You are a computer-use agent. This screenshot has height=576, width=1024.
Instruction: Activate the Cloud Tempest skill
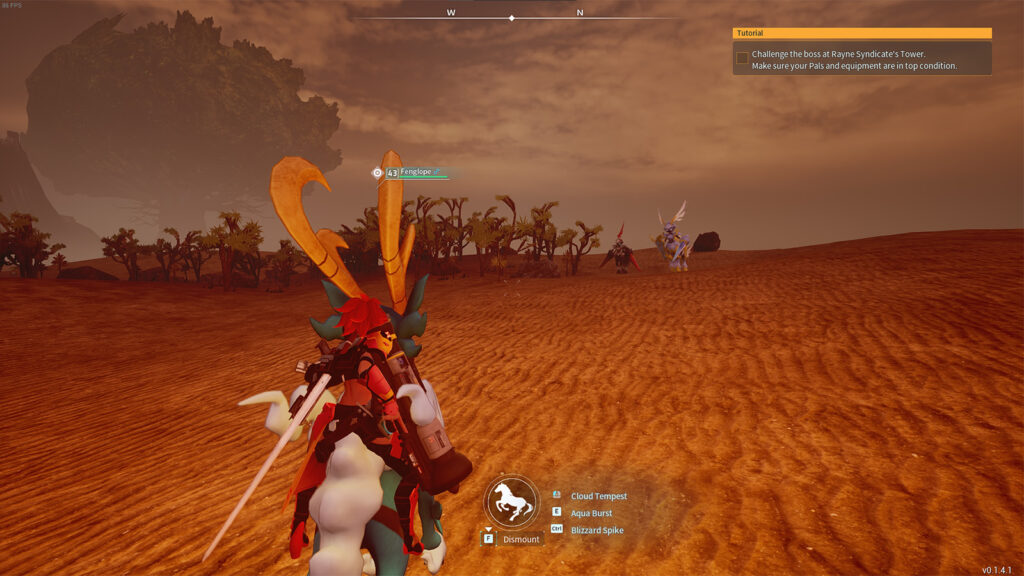click(598, 496)
